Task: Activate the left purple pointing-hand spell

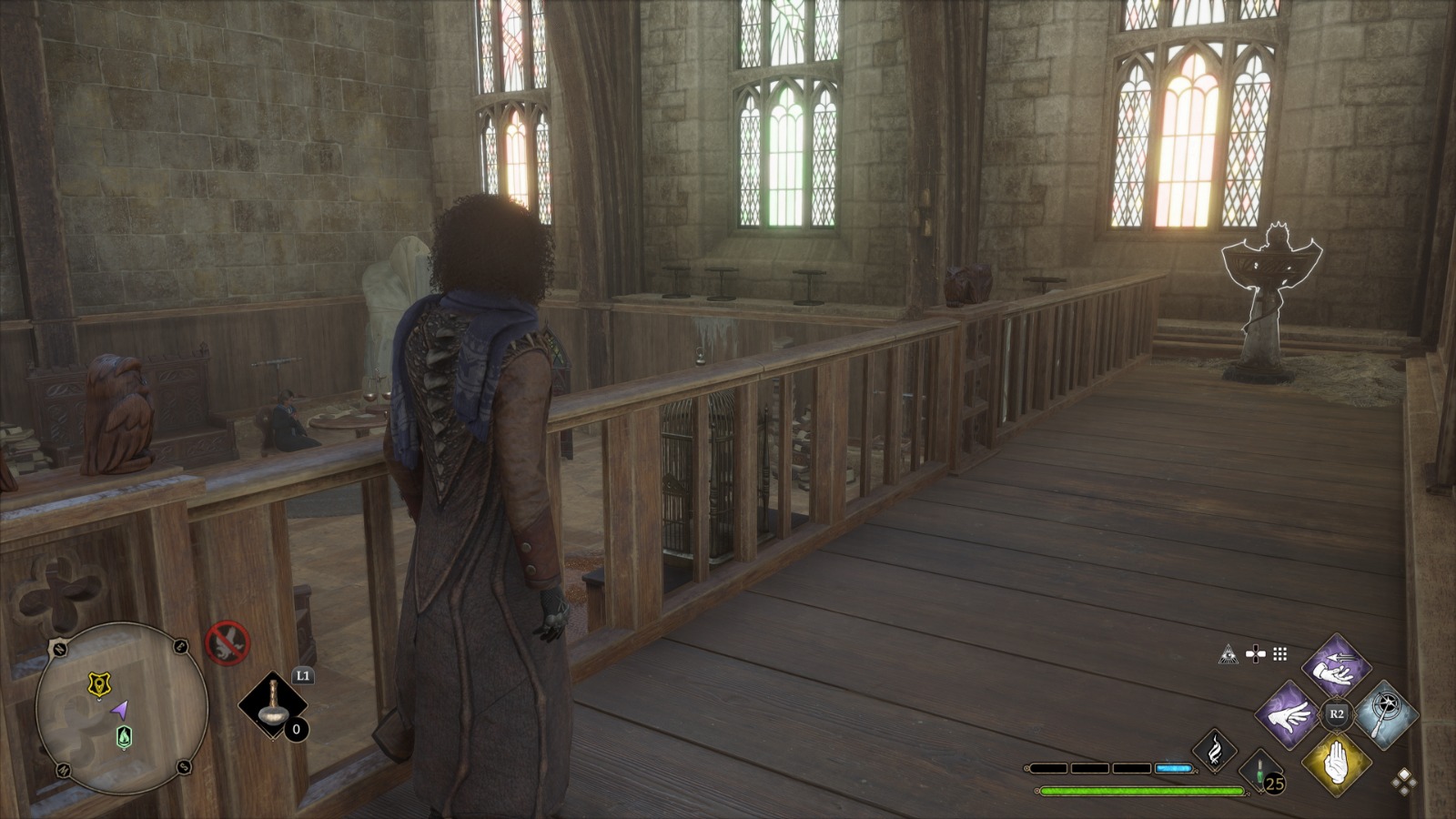Action: (1289, 714)
